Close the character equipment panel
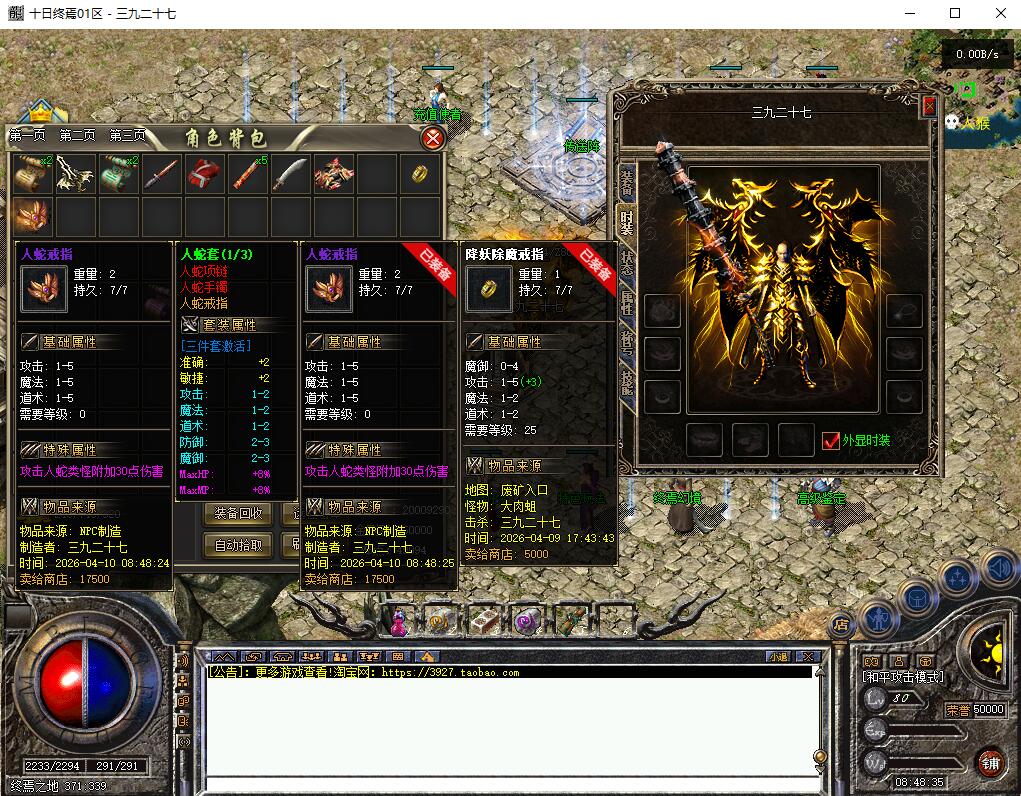The height and width of the screenshot is (796, 1021). pos(929,106)
